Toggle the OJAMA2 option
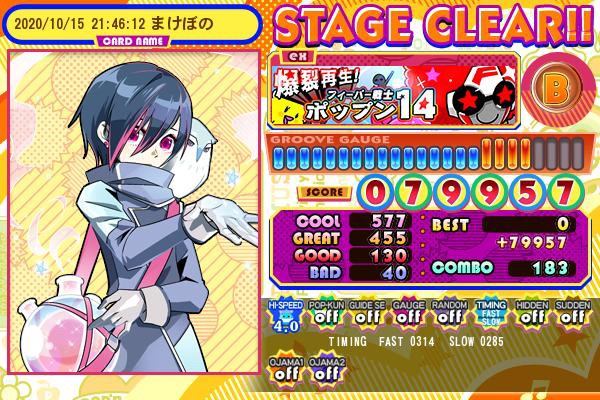 pyautogui.click(x=324, y=370)
